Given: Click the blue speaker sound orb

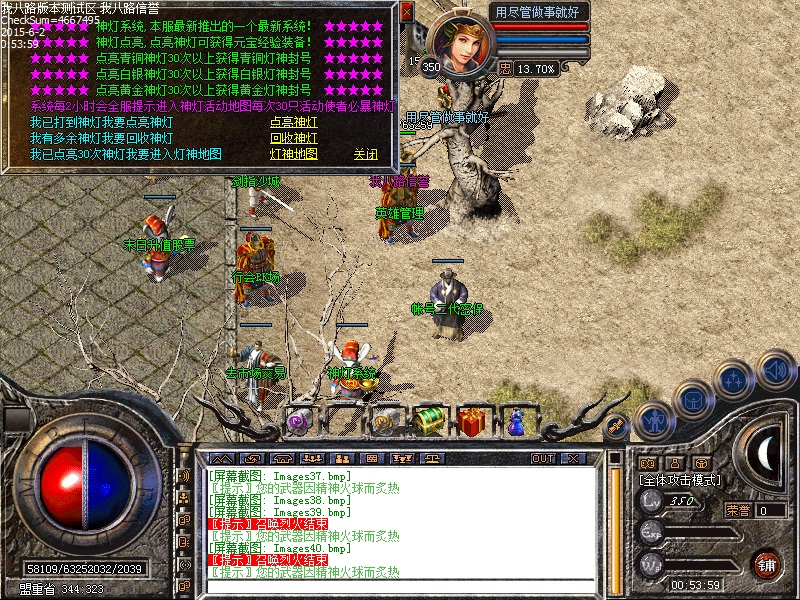Looking at the screenshot, I should point(775,369).
